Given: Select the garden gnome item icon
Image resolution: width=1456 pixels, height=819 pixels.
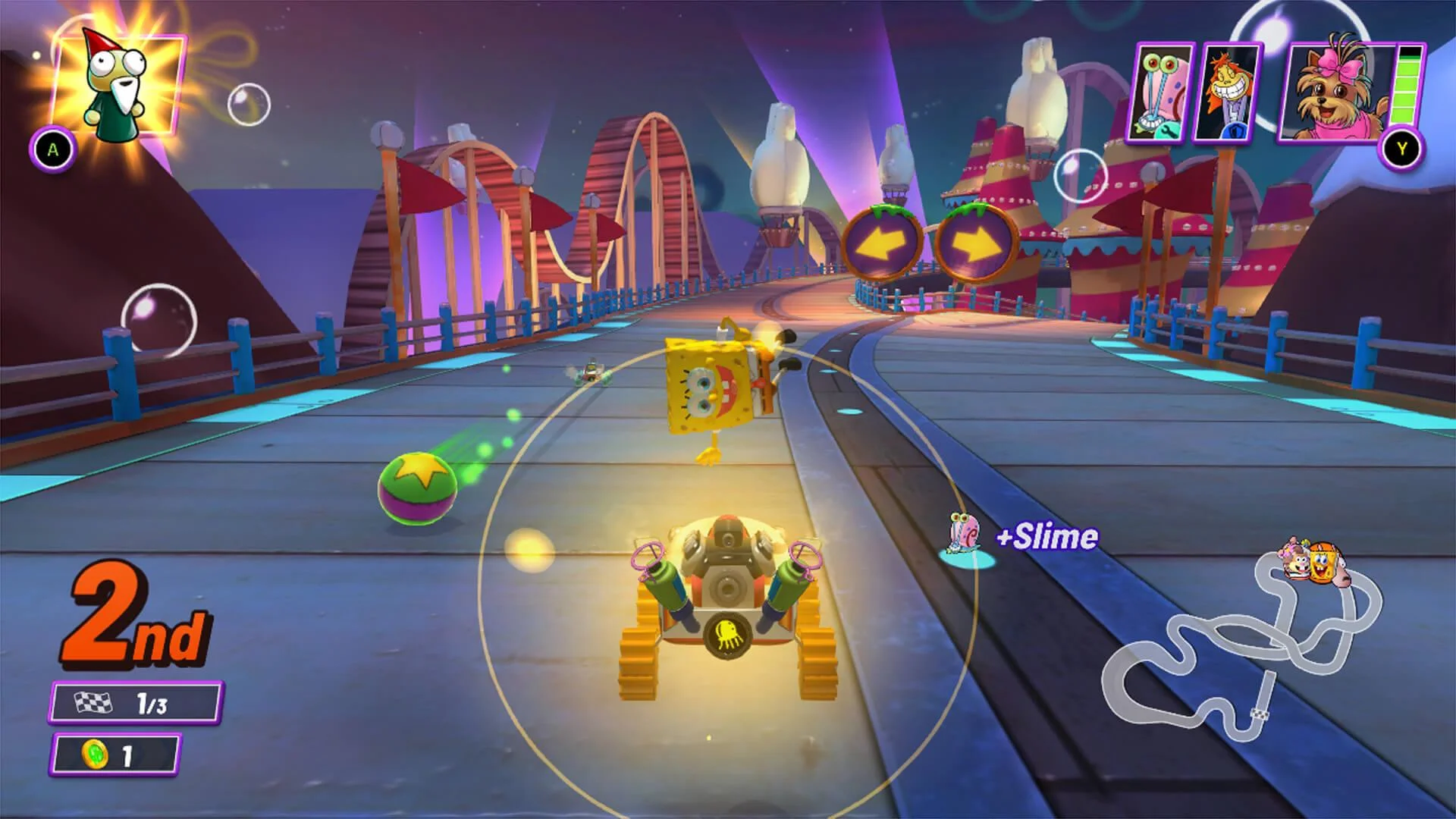Looking at the screenshot, I should (114, 83).
